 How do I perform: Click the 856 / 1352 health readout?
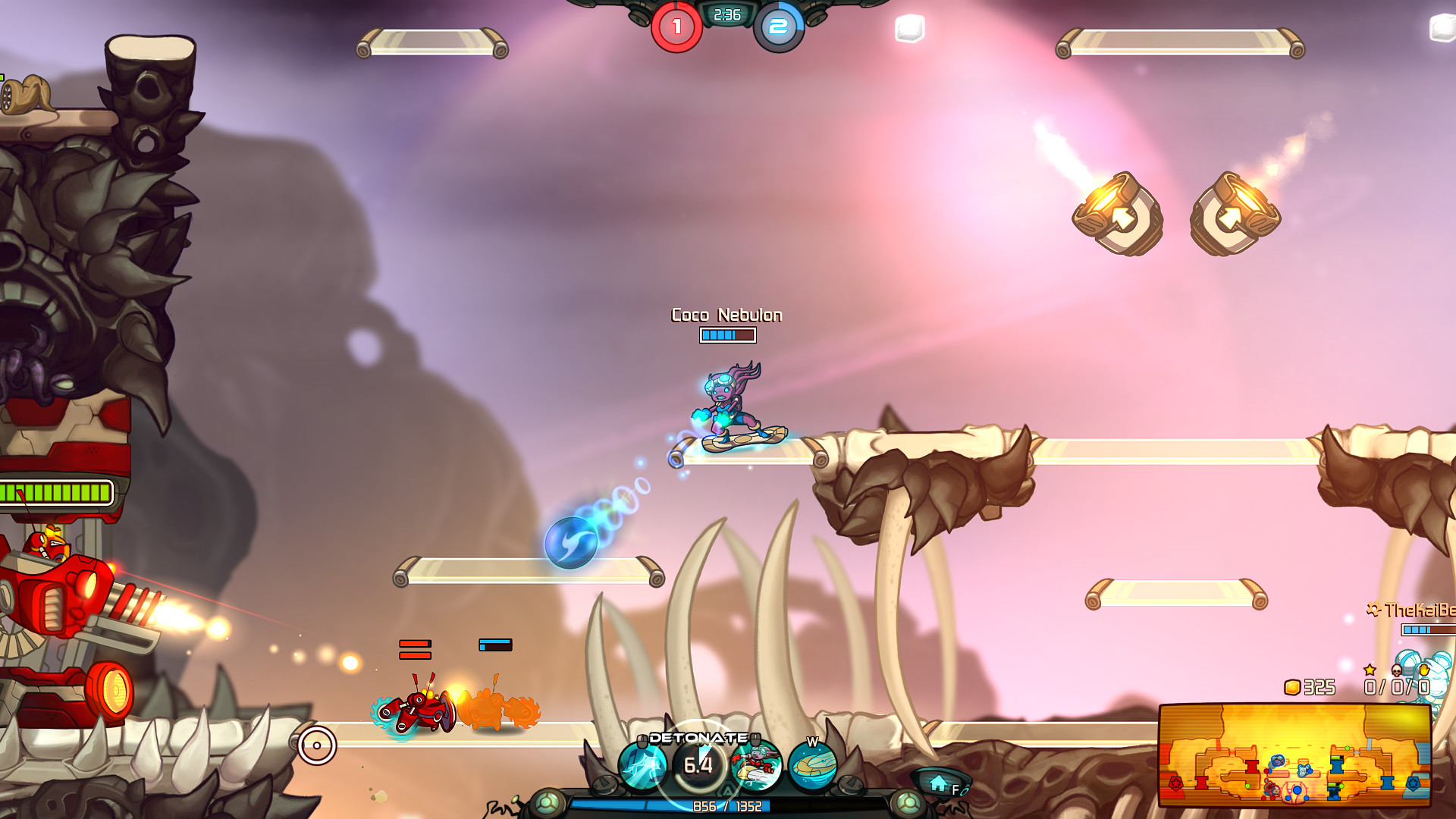point(727,805)
